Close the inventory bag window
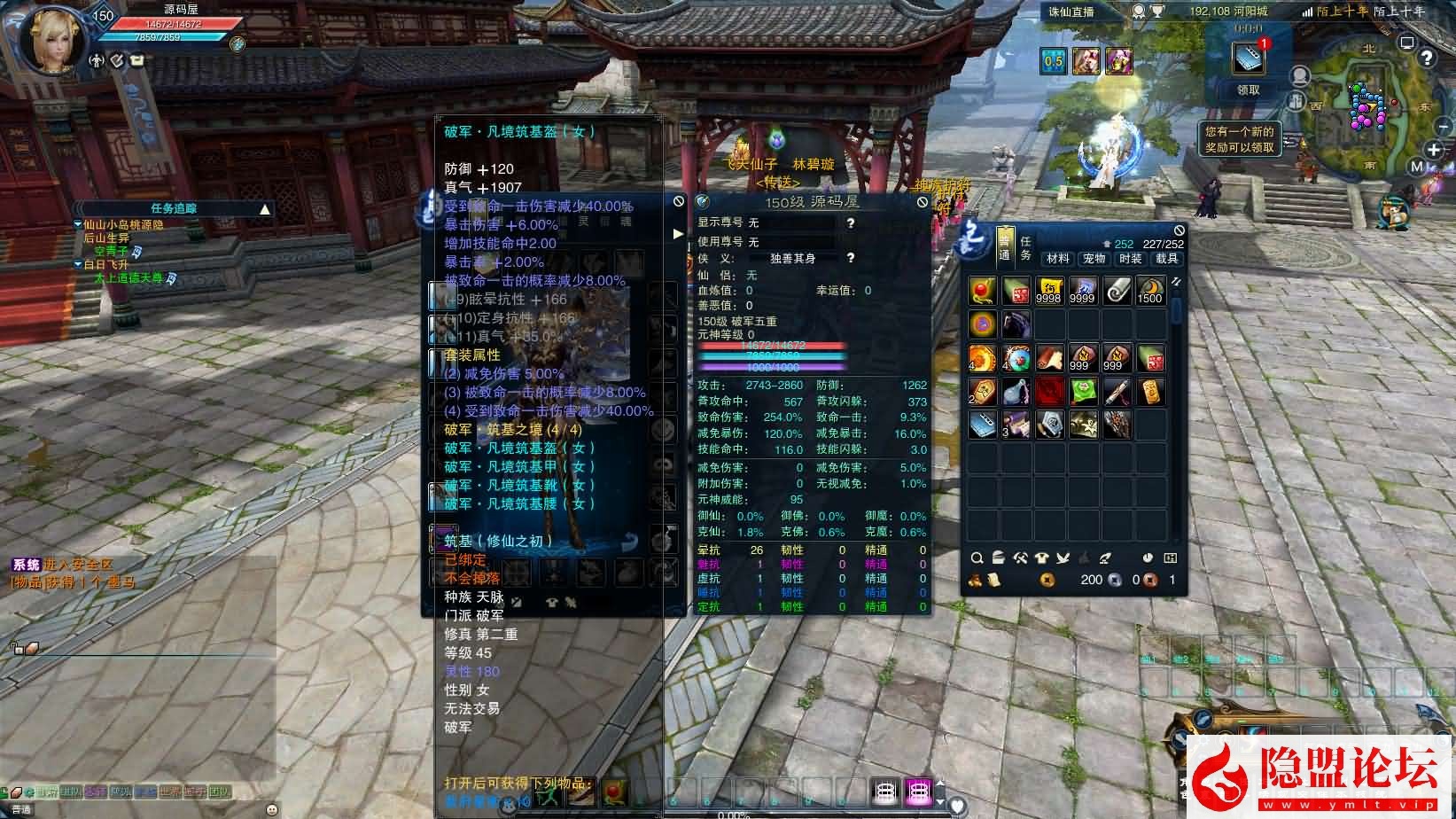The image size is (1456, 819). coord(1179,230)
